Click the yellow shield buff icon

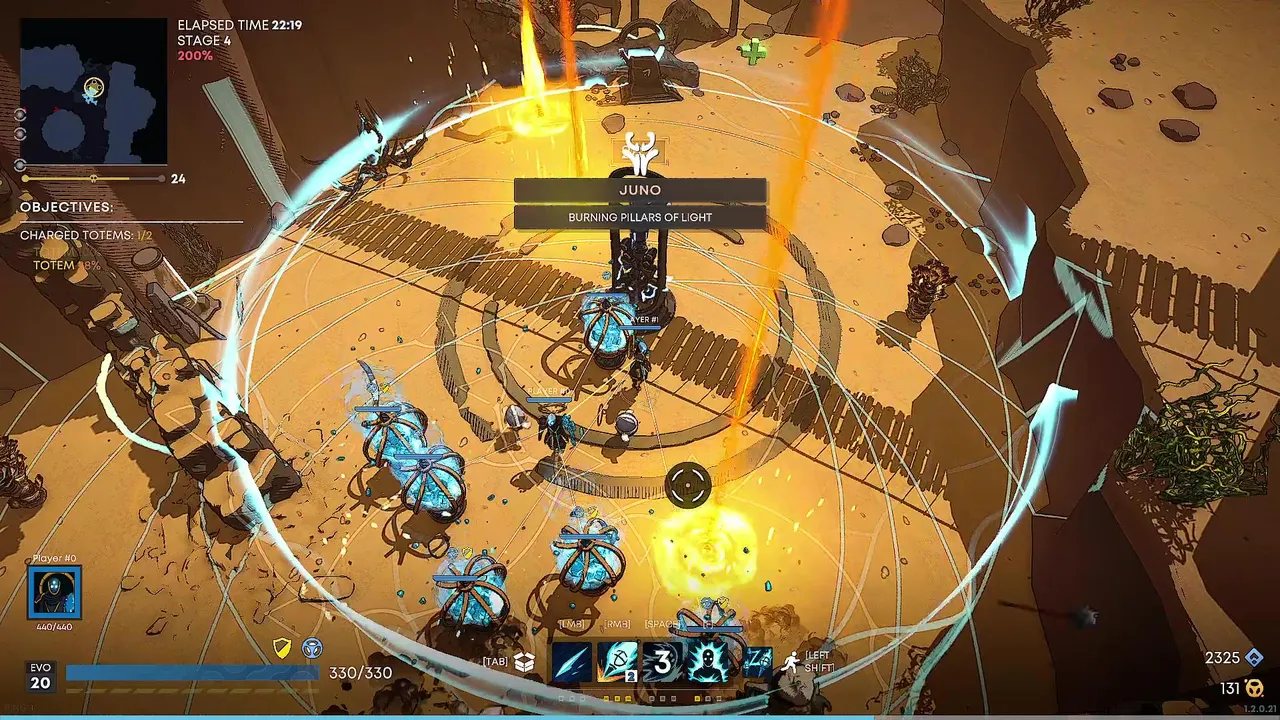click(283, 649)
